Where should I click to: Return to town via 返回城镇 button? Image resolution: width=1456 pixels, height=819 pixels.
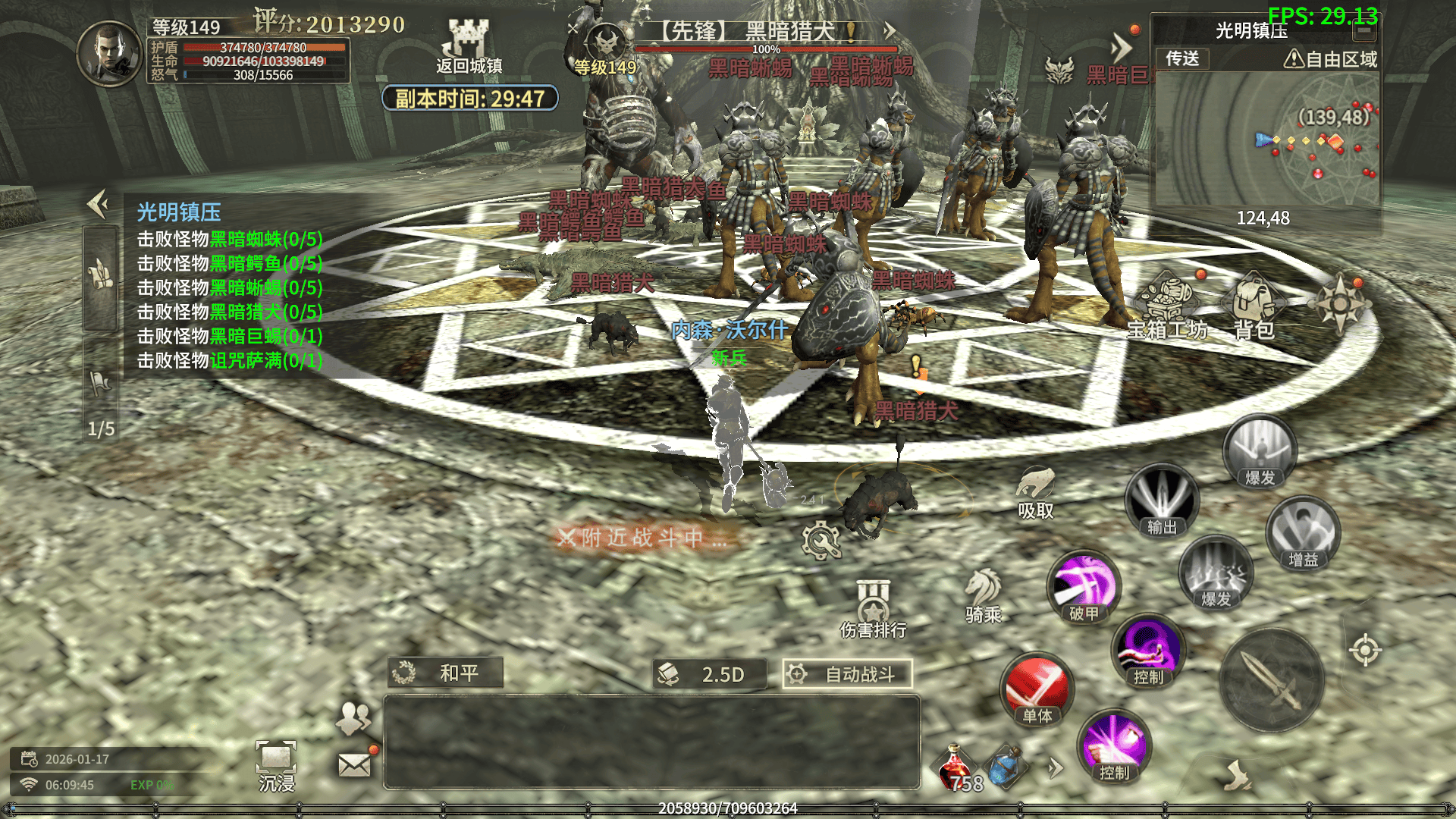coord(469,47)
